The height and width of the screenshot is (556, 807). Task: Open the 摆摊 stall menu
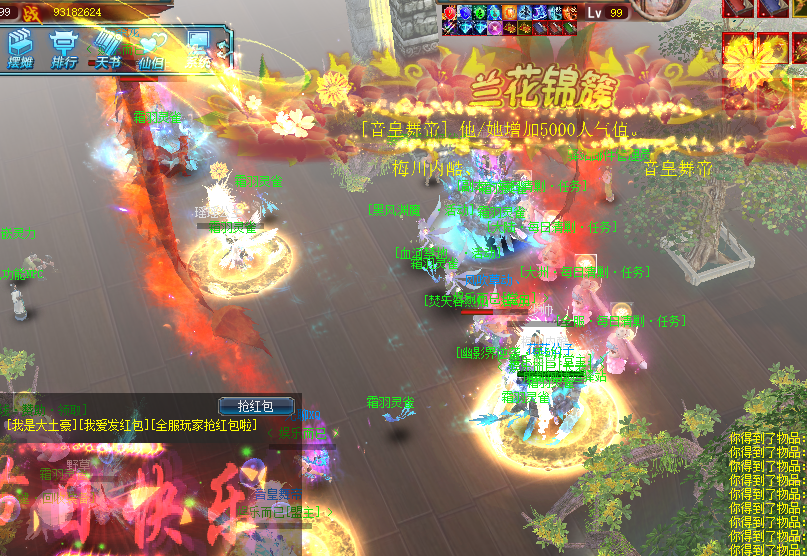tap(21, 50)
